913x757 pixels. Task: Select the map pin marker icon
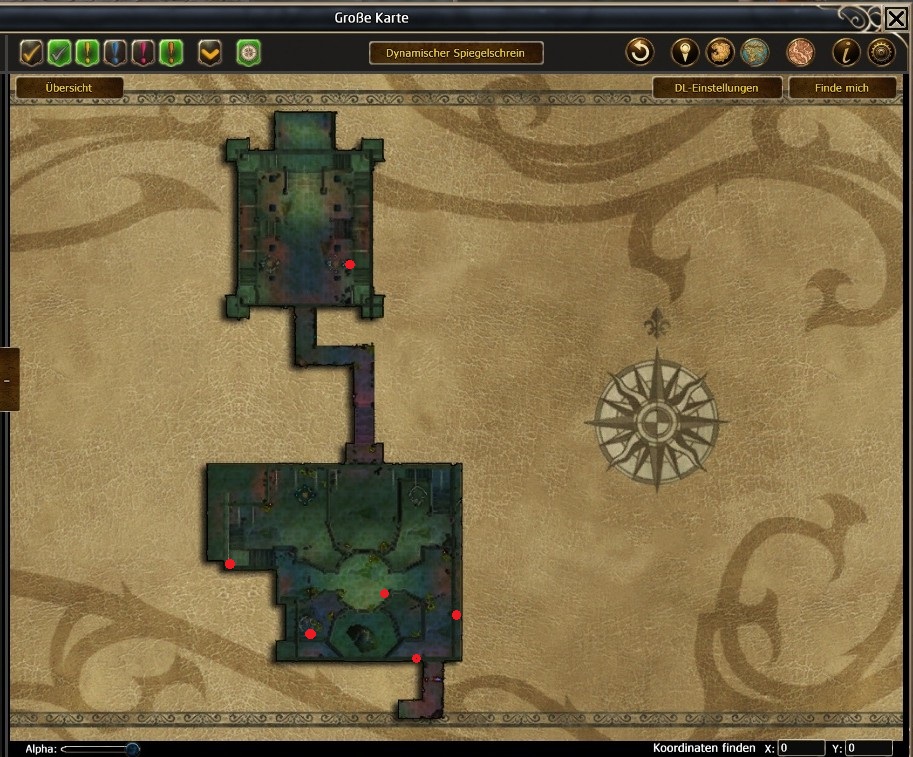coord(684,52)
